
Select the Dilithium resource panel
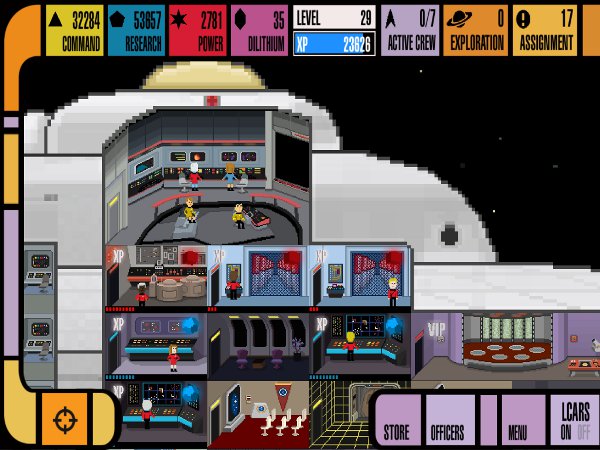(259, 30)
